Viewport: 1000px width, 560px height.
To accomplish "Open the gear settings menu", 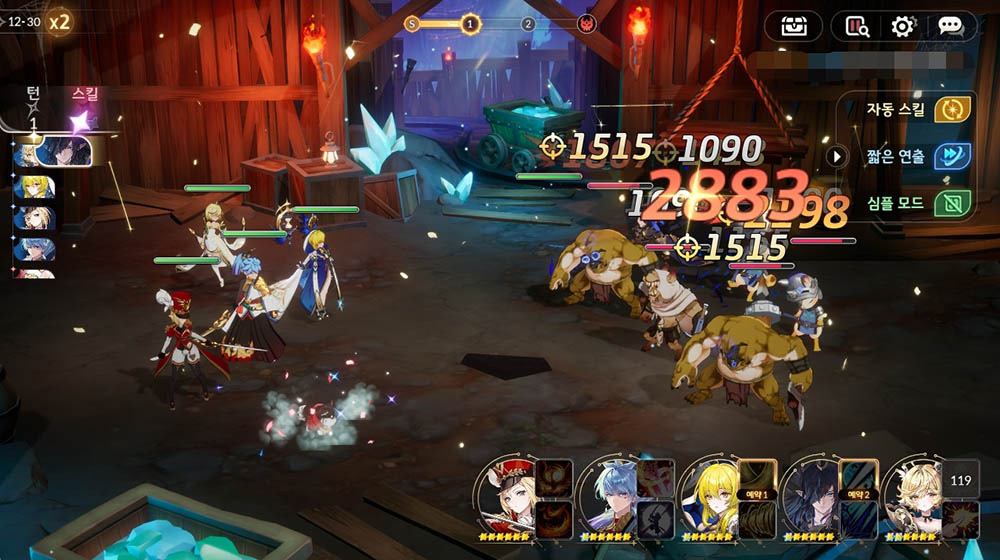I will tap(903, 26).
